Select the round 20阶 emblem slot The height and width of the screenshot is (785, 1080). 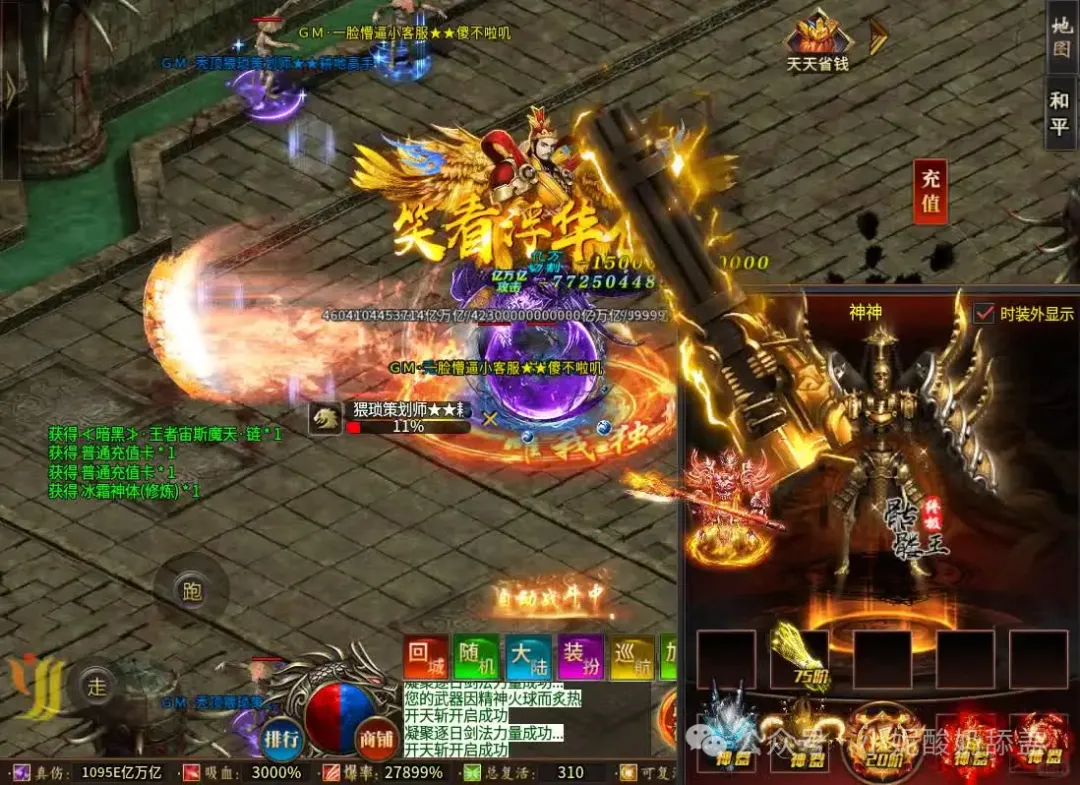pyautogui.click(x=881, y=740)
